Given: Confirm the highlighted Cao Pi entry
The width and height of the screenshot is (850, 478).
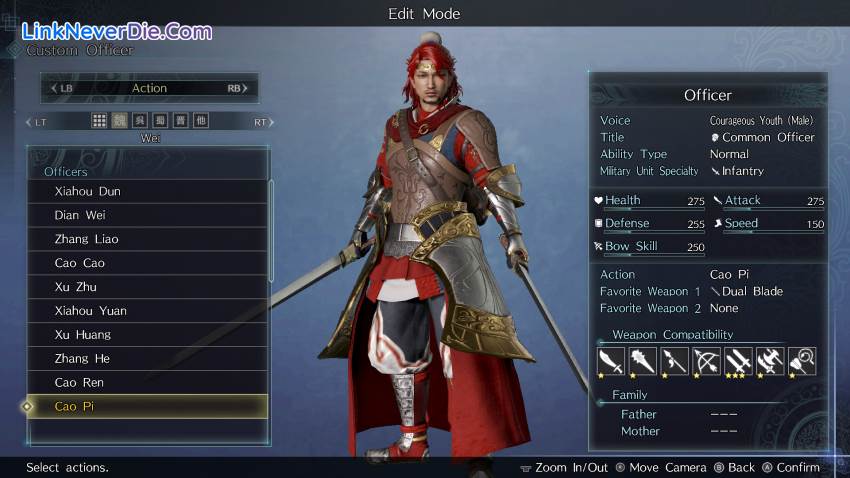Looking at the screenshot, I should point(147,407).
